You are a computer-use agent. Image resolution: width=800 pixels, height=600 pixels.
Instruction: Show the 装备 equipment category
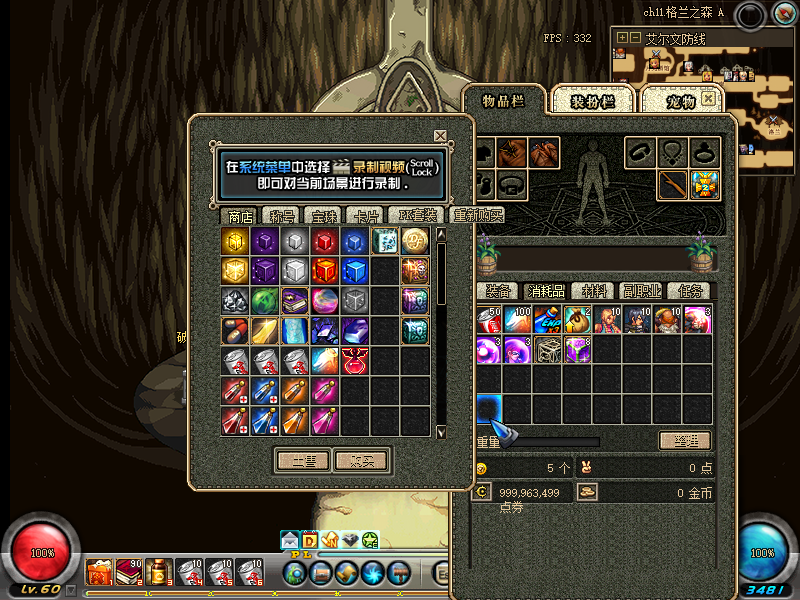499,291
